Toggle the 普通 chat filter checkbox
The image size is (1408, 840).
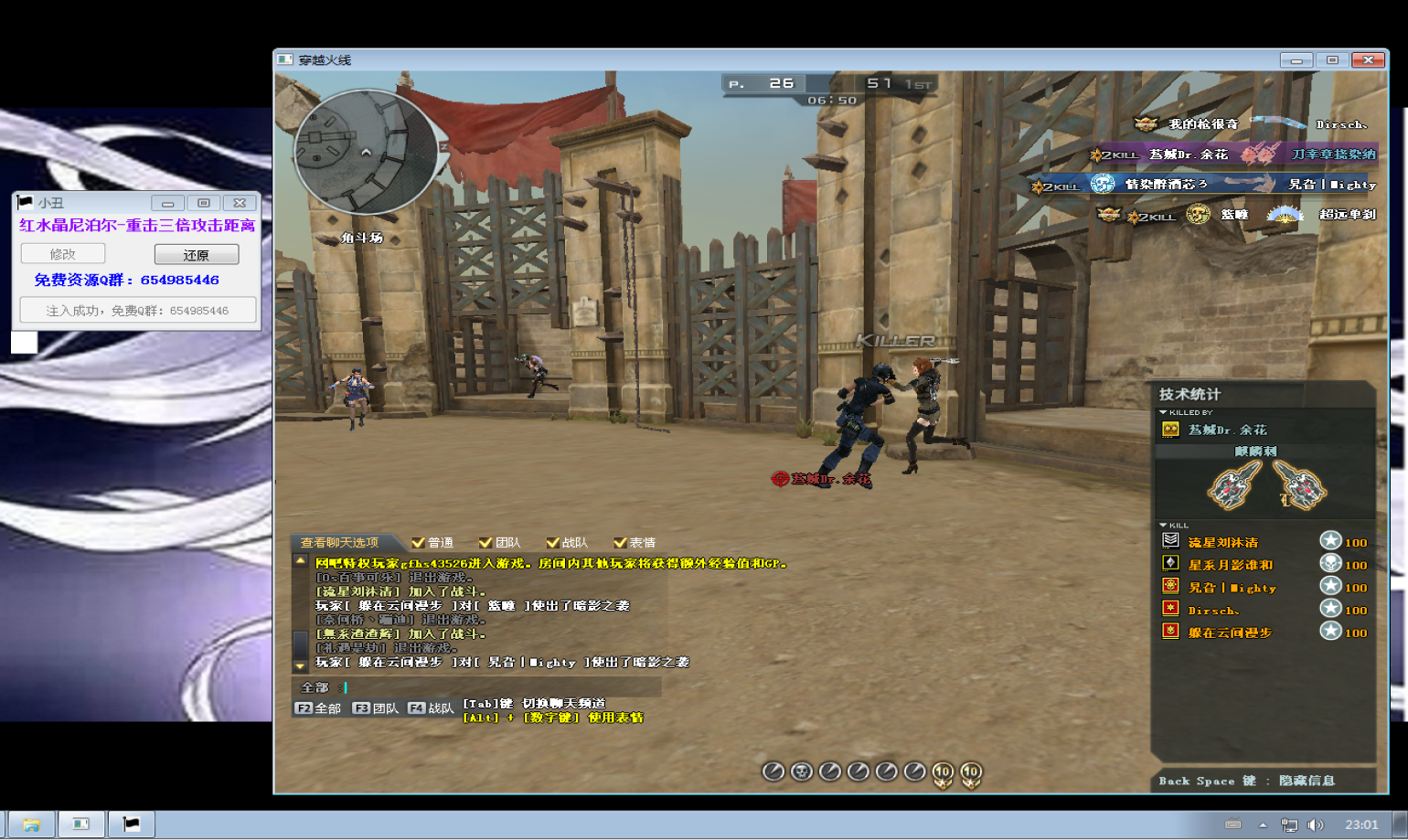coord(419,542)
